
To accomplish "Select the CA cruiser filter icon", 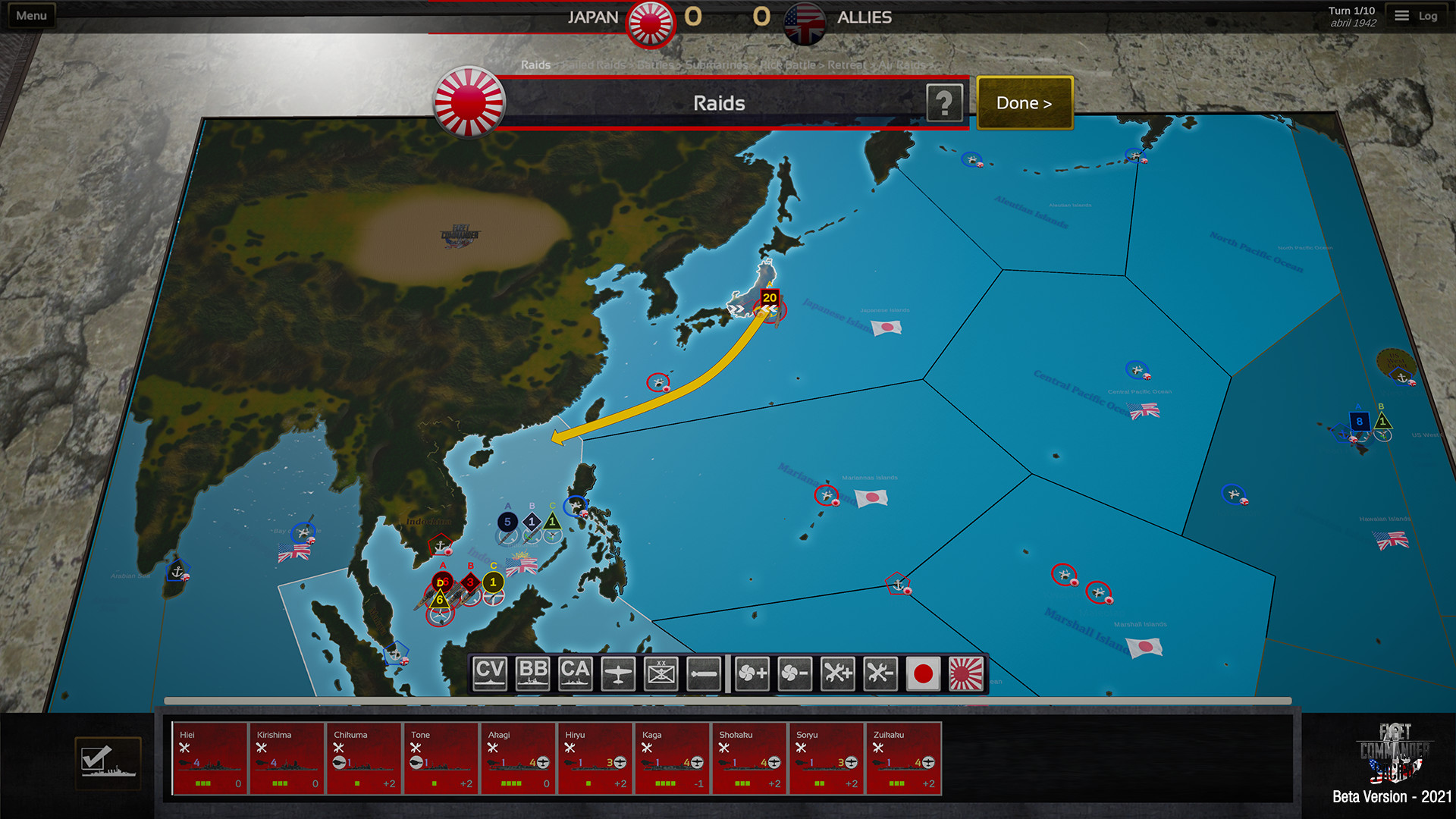I will point(576,673).
